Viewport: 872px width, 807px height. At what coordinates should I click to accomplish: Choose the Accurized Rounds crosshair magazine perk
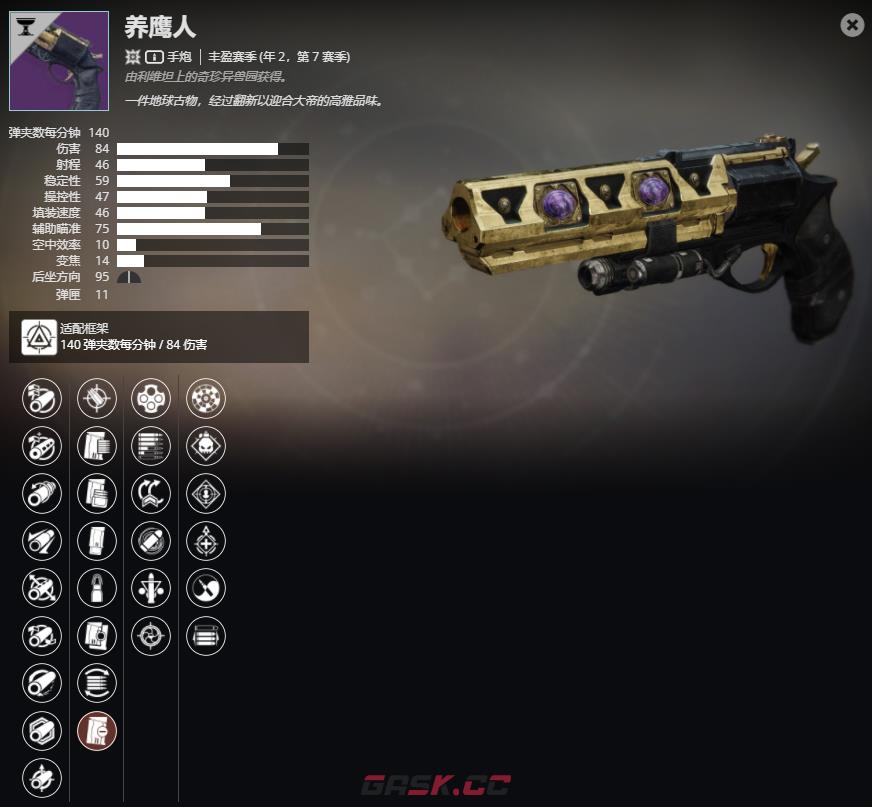click(97, 398)
